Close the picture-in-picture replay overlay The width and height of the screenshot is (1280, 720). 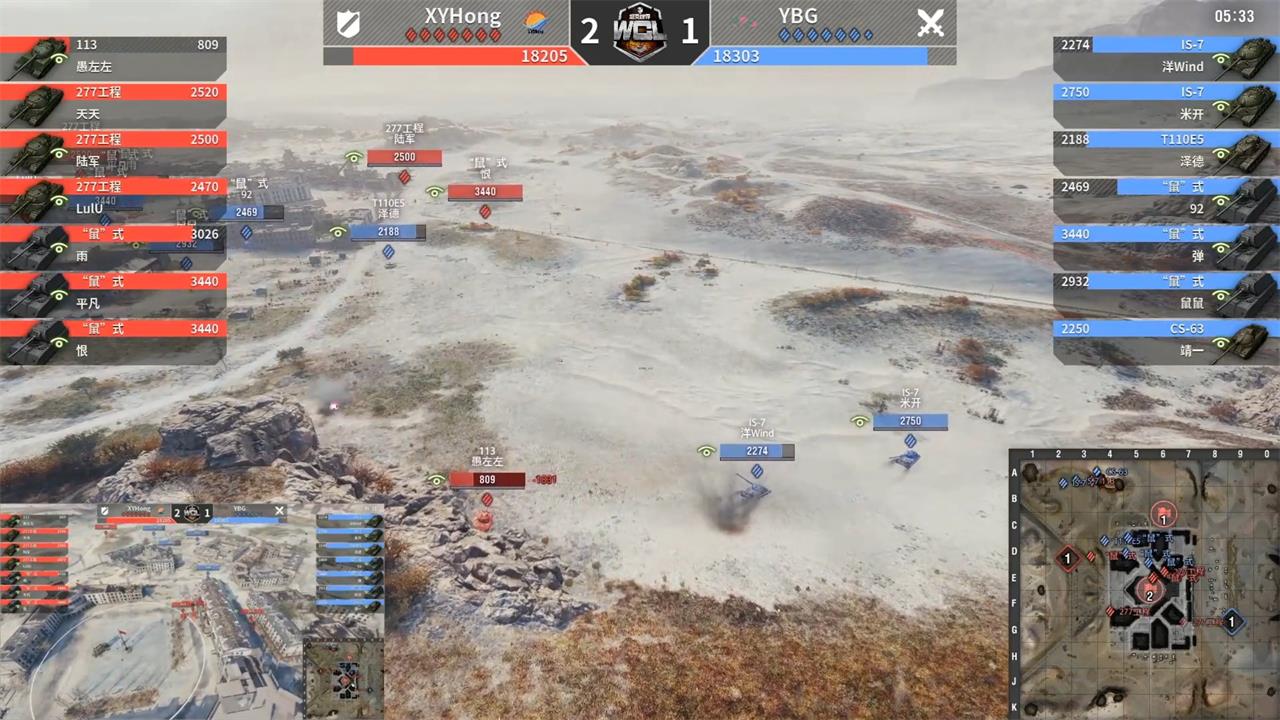pyautogui.click(x=279, y=511)
